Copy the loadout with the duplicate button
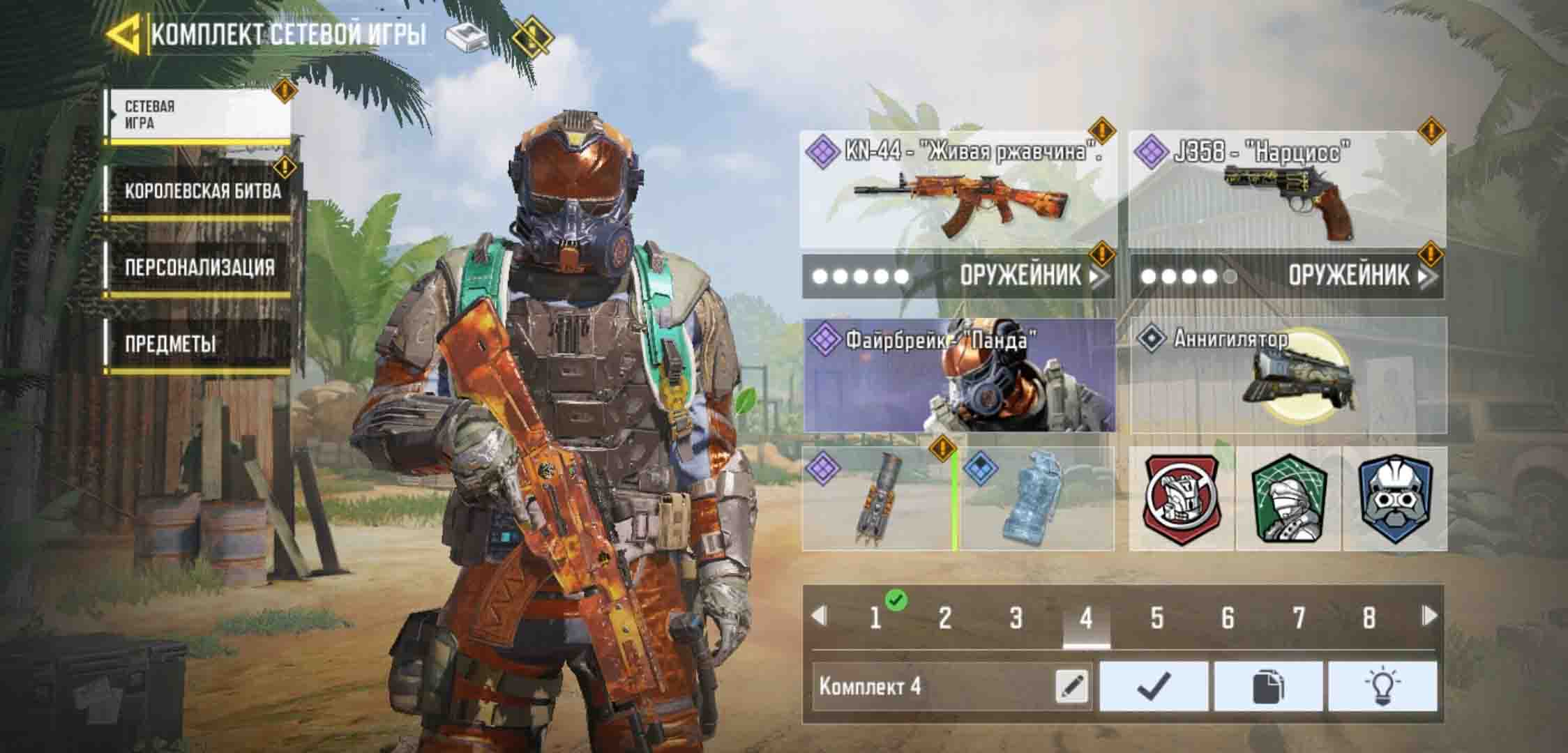1568x753 pixels. (x=1268, y=687)
